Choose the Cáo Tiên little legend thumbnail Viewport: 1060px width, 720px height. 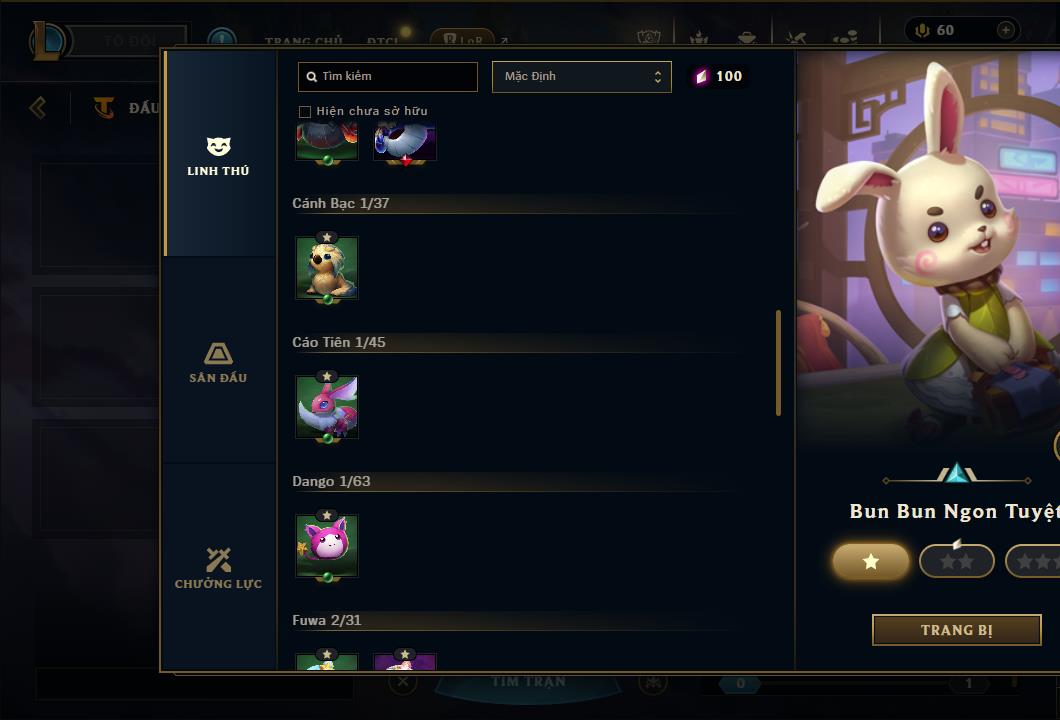click(327, 407)
